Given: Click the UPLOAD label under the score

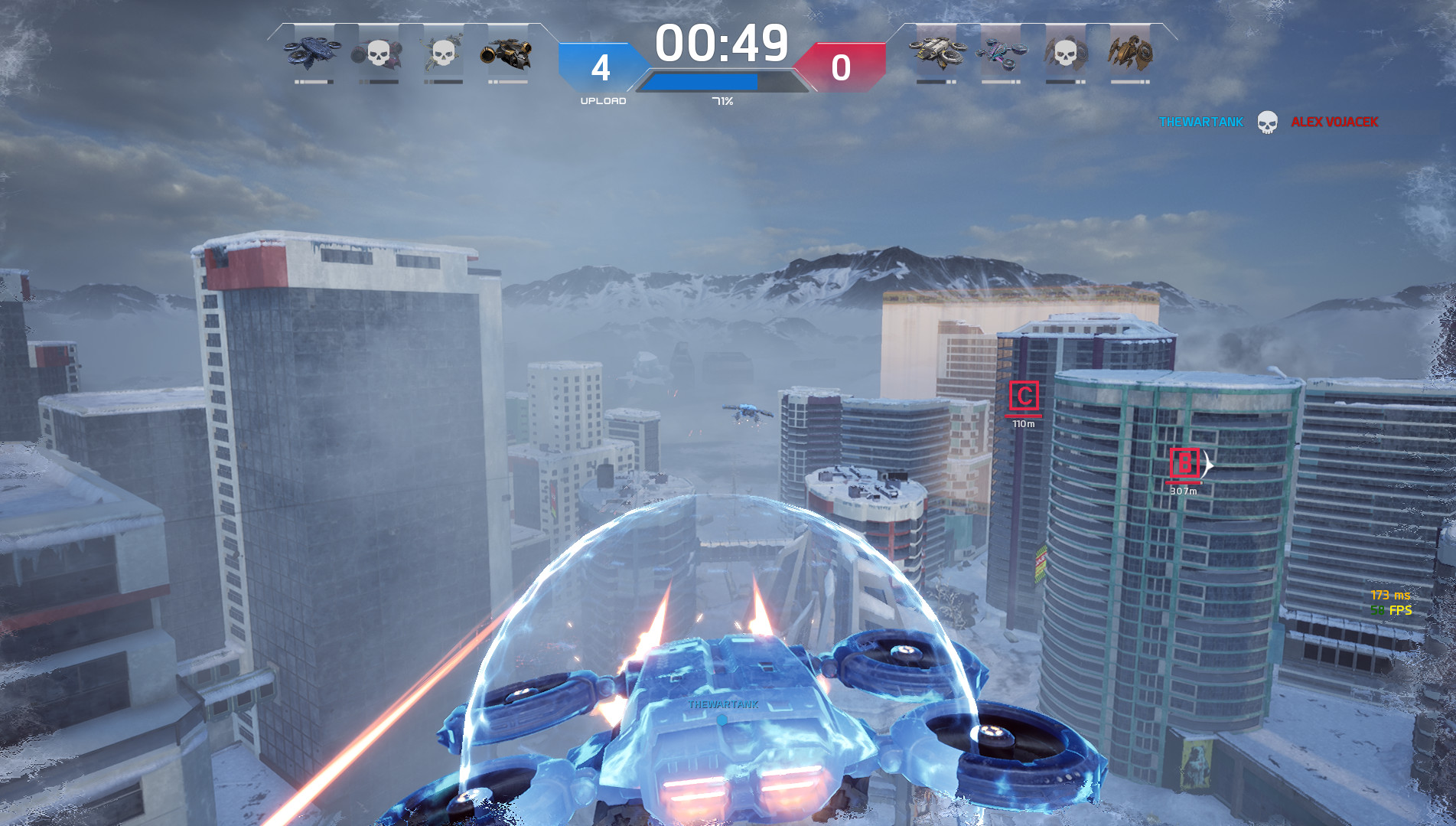Looking at the screenshot, I should click(x=602, y=100).
